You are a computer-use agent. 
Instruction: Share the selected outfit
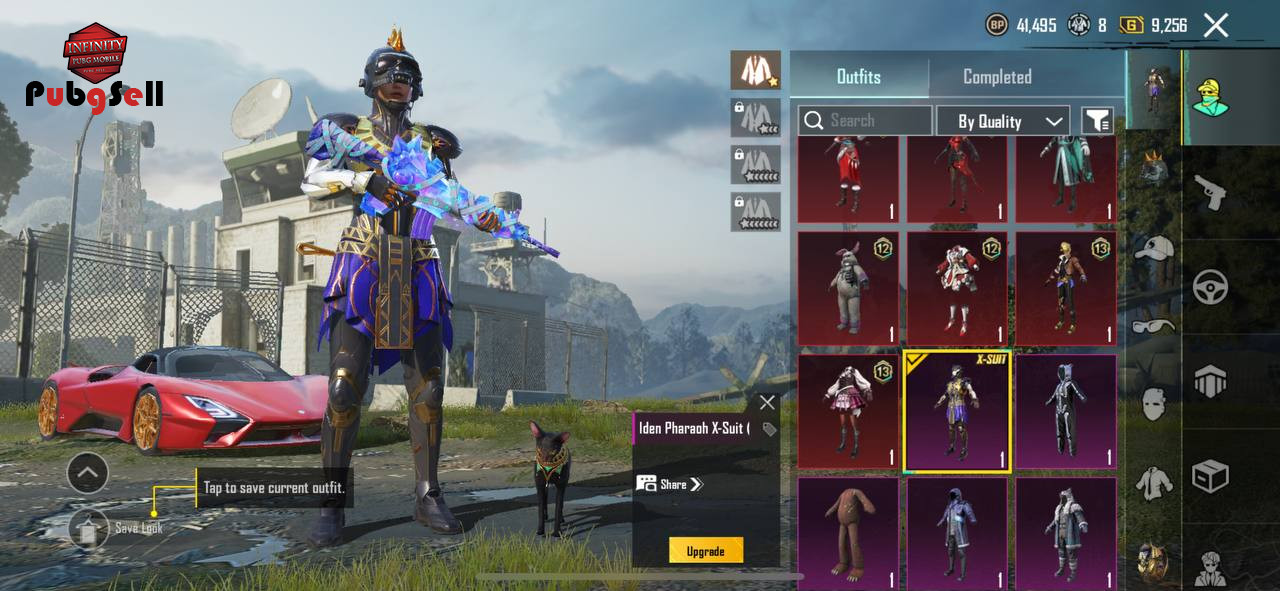point(670,484)
